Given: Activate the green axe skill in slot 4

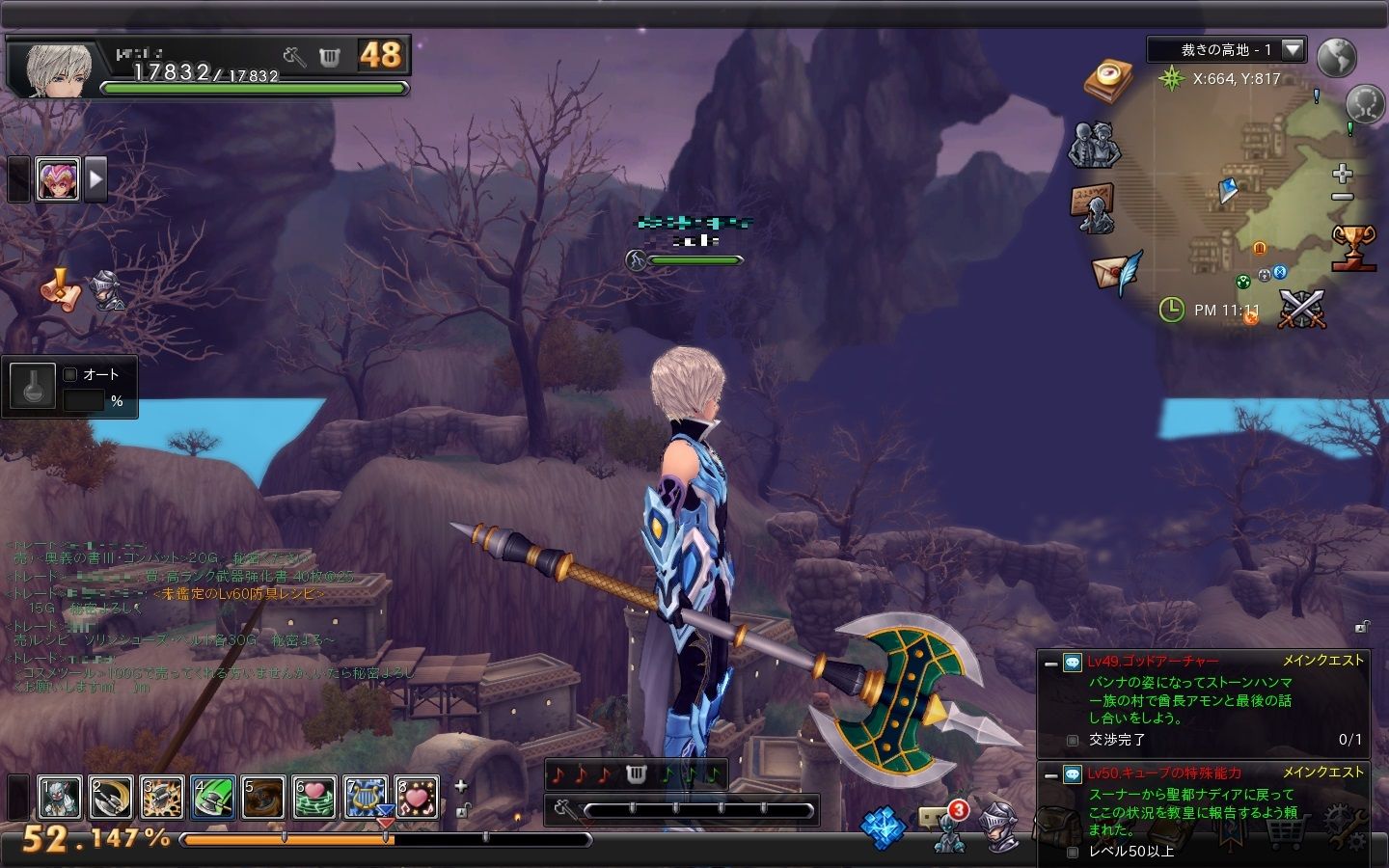Looking at the screenshot, I should [x=213, y=798].
